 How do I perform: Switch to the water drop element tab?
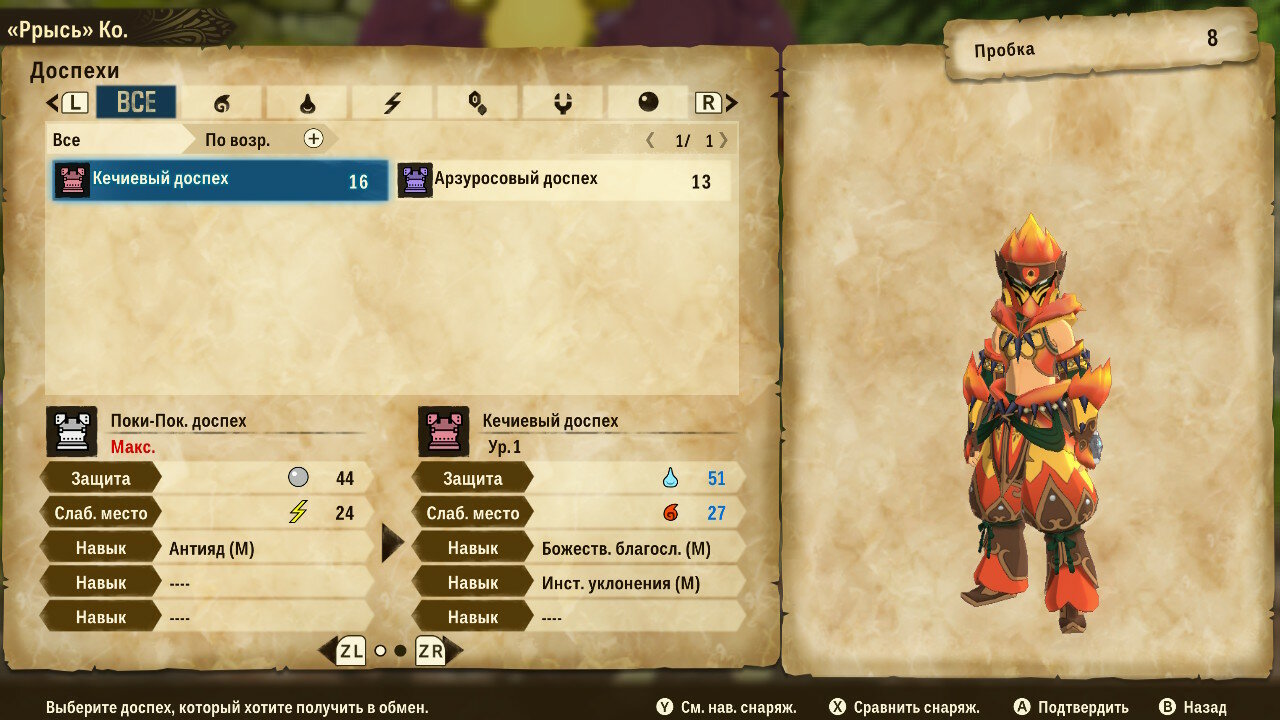[x=307, y=102]
